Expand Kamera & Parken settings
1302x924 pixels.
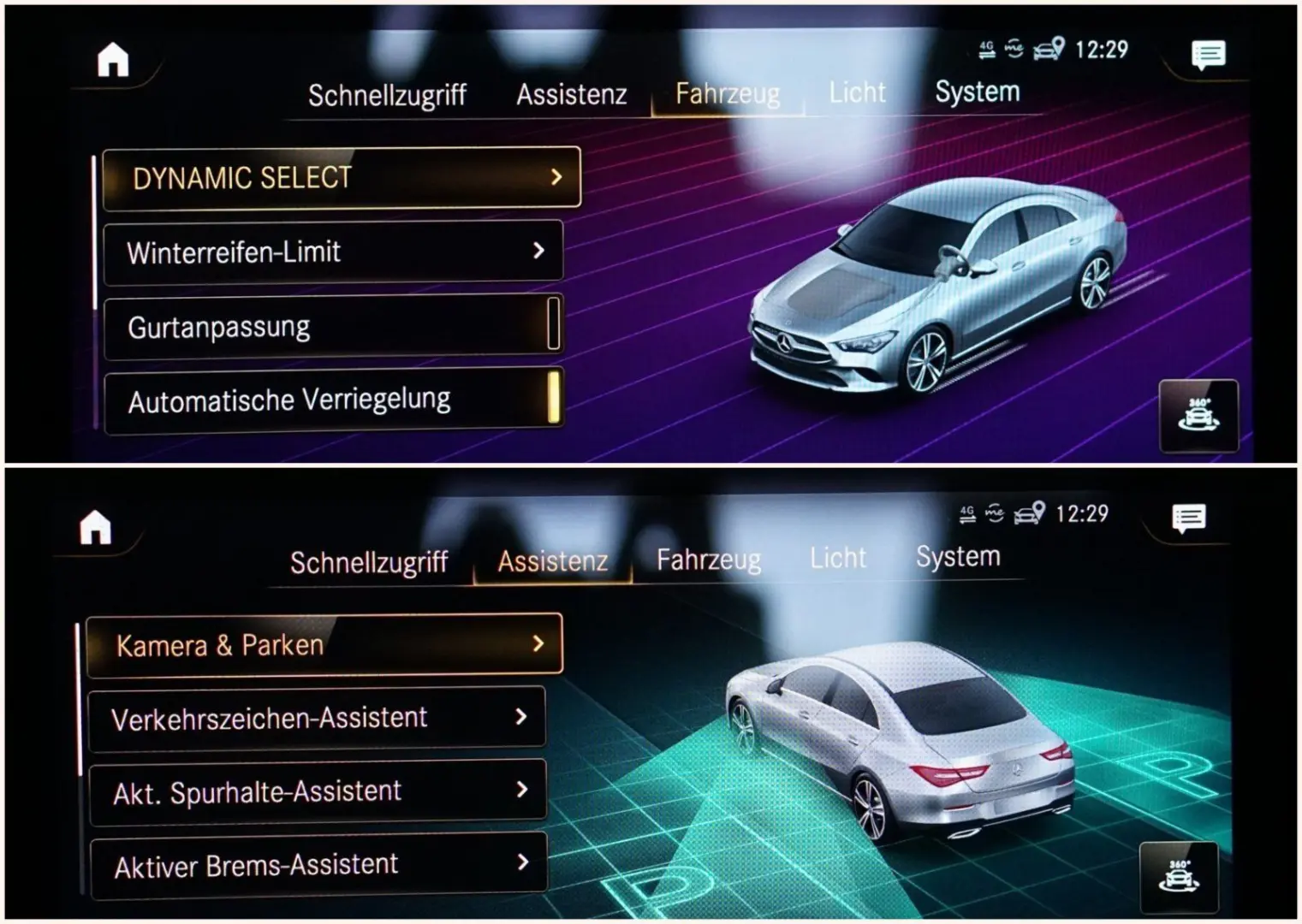click(324, 643)
